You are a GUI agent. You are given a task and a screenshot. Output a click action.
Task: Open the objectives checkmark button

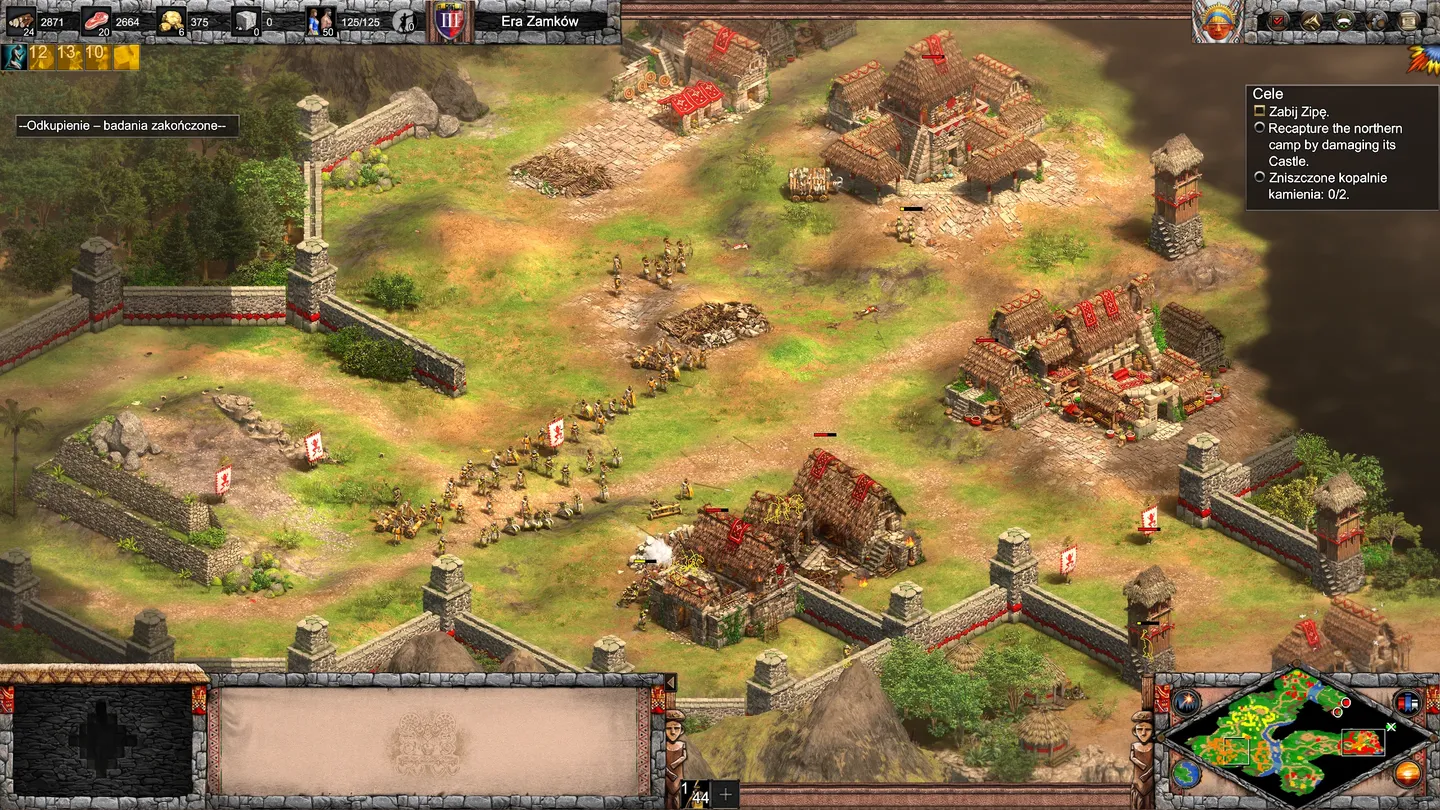coord(1279,20)
